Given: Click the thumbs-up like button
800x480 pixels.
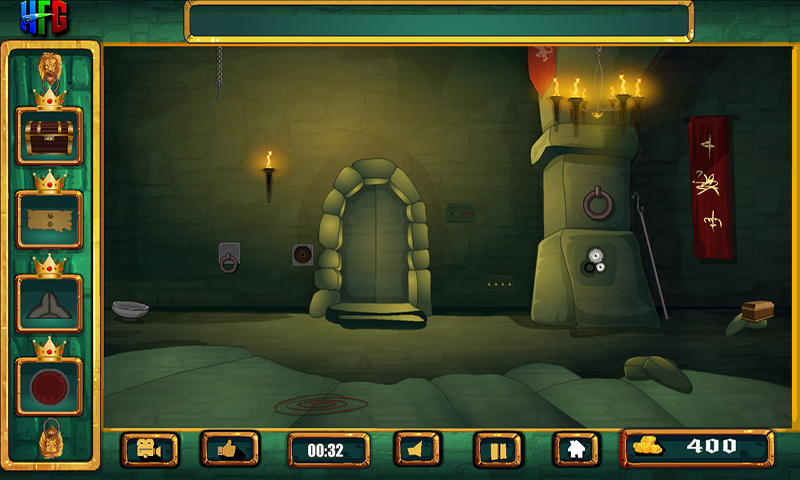Looking at the screenshot, I should point(230,449).
